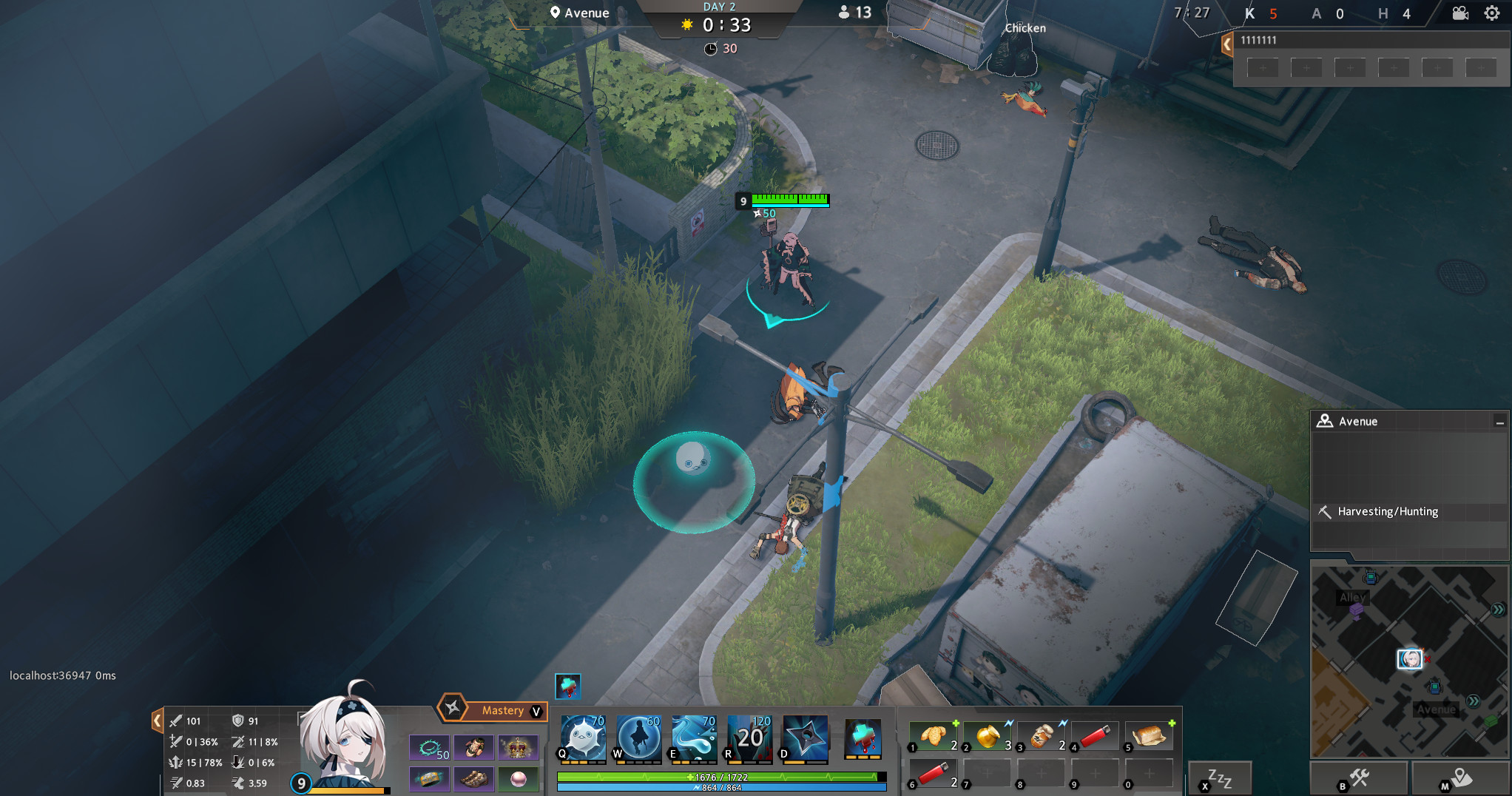Collapse the left character stats panel

click(x=158, y=720)
